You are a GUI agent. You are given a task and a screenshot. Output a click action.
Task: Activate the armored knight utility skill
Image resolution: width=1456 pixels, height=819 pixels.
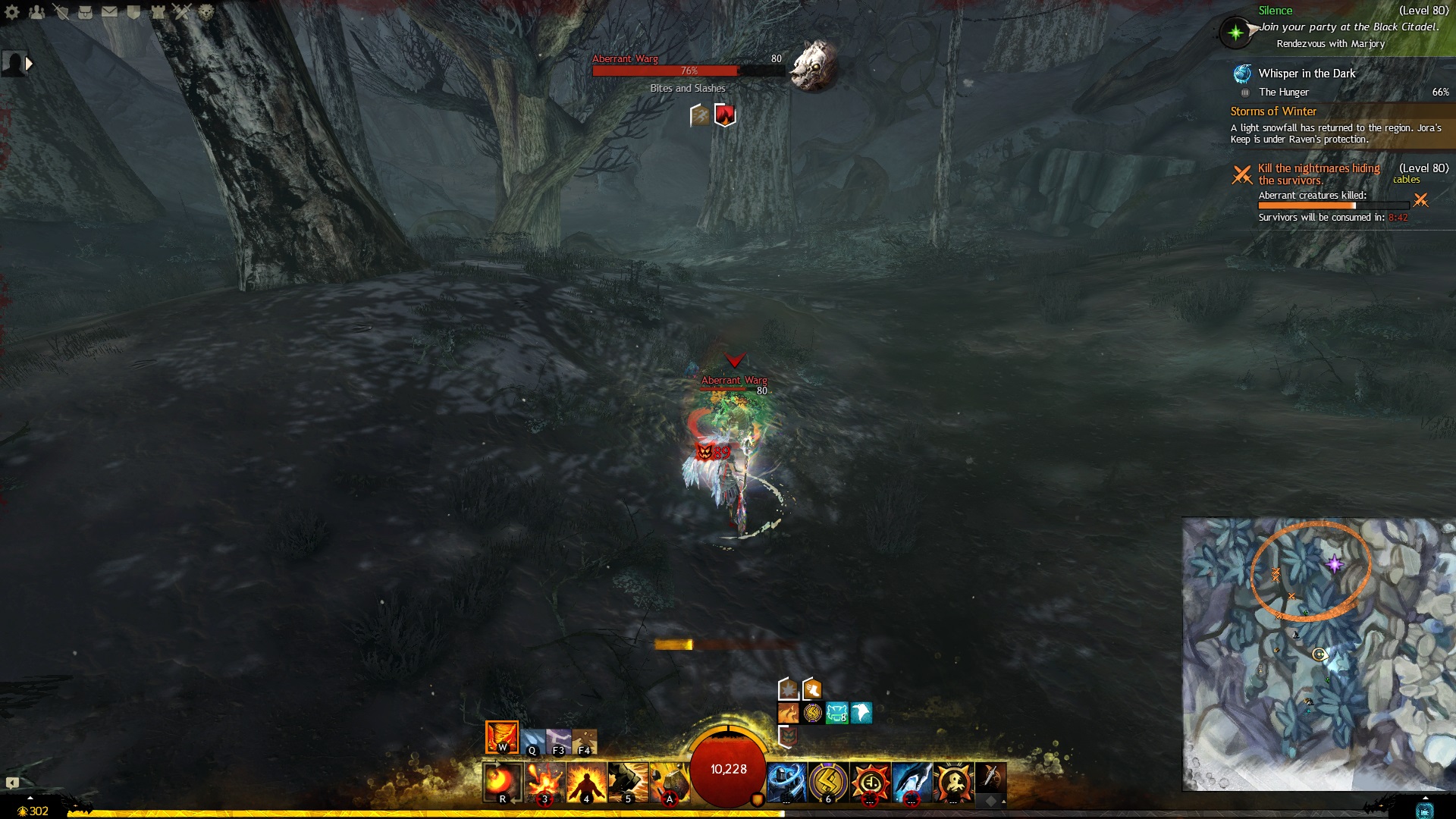(x=786, y=782)
